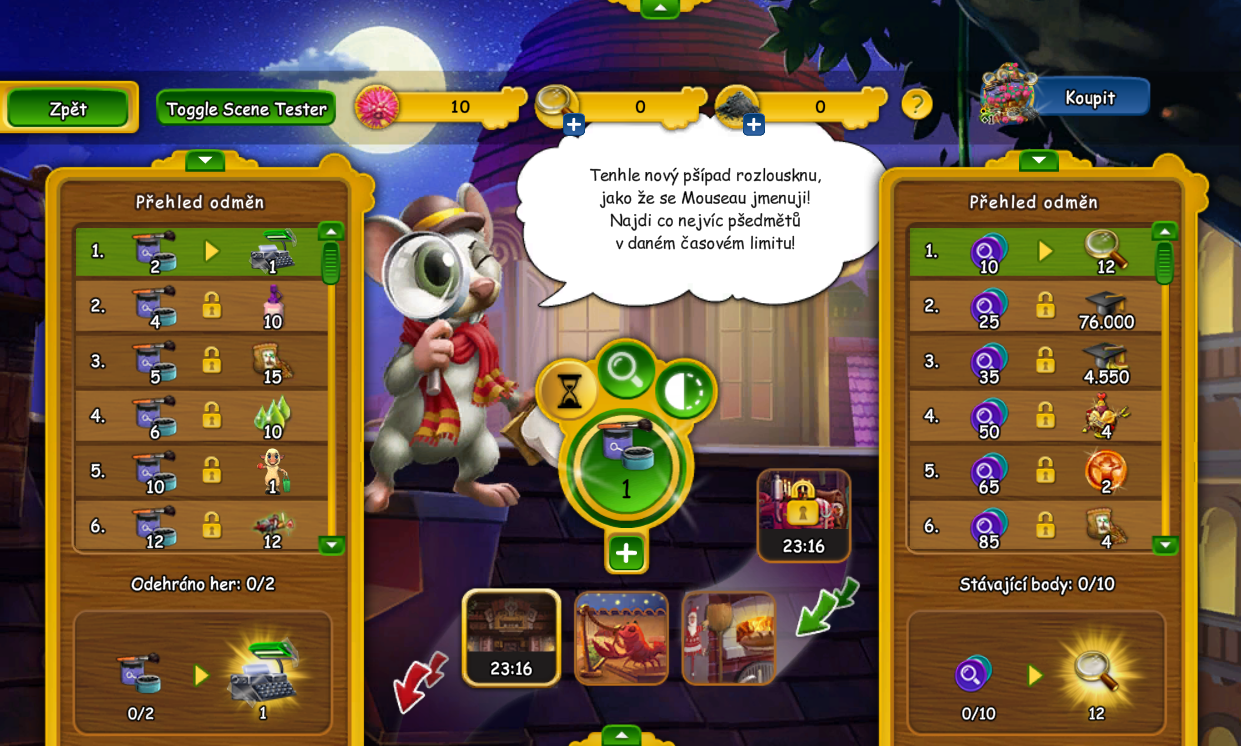Add more black powder currency
Screen dimensions: 1241x746
pos(754,125)
